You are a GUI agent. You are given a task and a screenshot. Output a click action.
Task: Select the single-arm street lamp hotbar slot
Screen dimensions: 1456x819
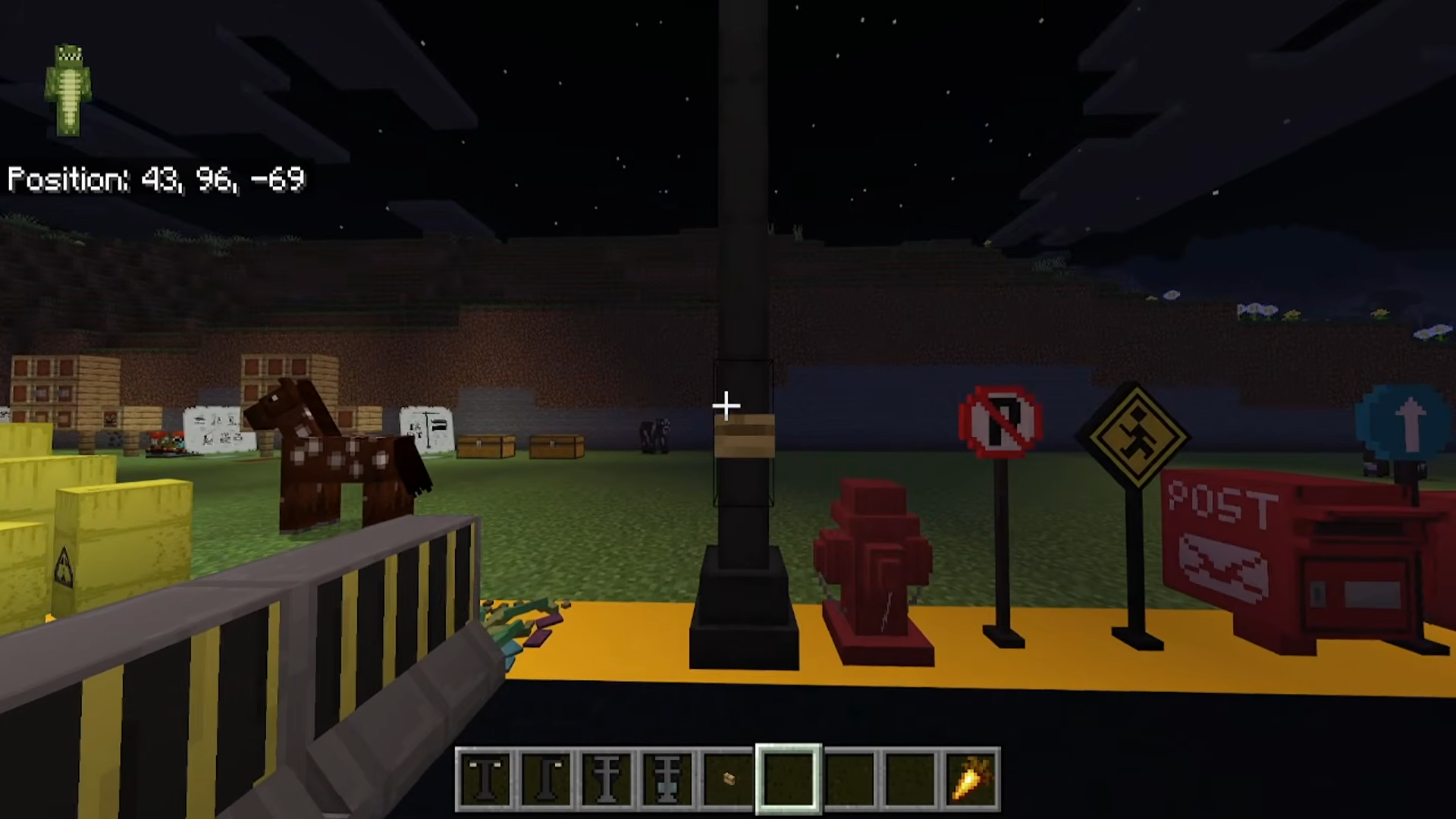546,779
